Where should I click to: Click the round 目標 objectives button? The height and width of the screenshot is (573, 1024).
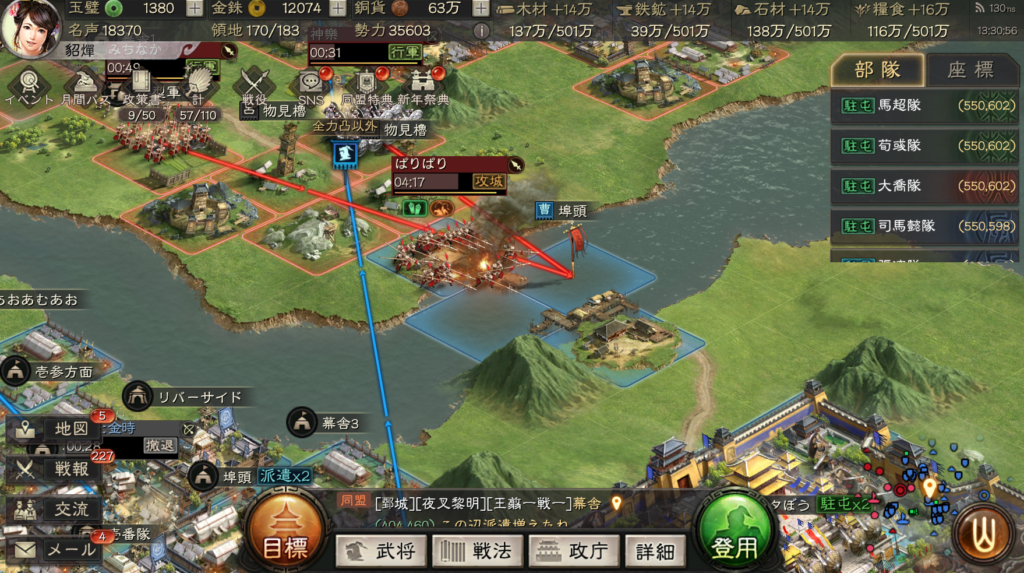click(x=285, y=530)
